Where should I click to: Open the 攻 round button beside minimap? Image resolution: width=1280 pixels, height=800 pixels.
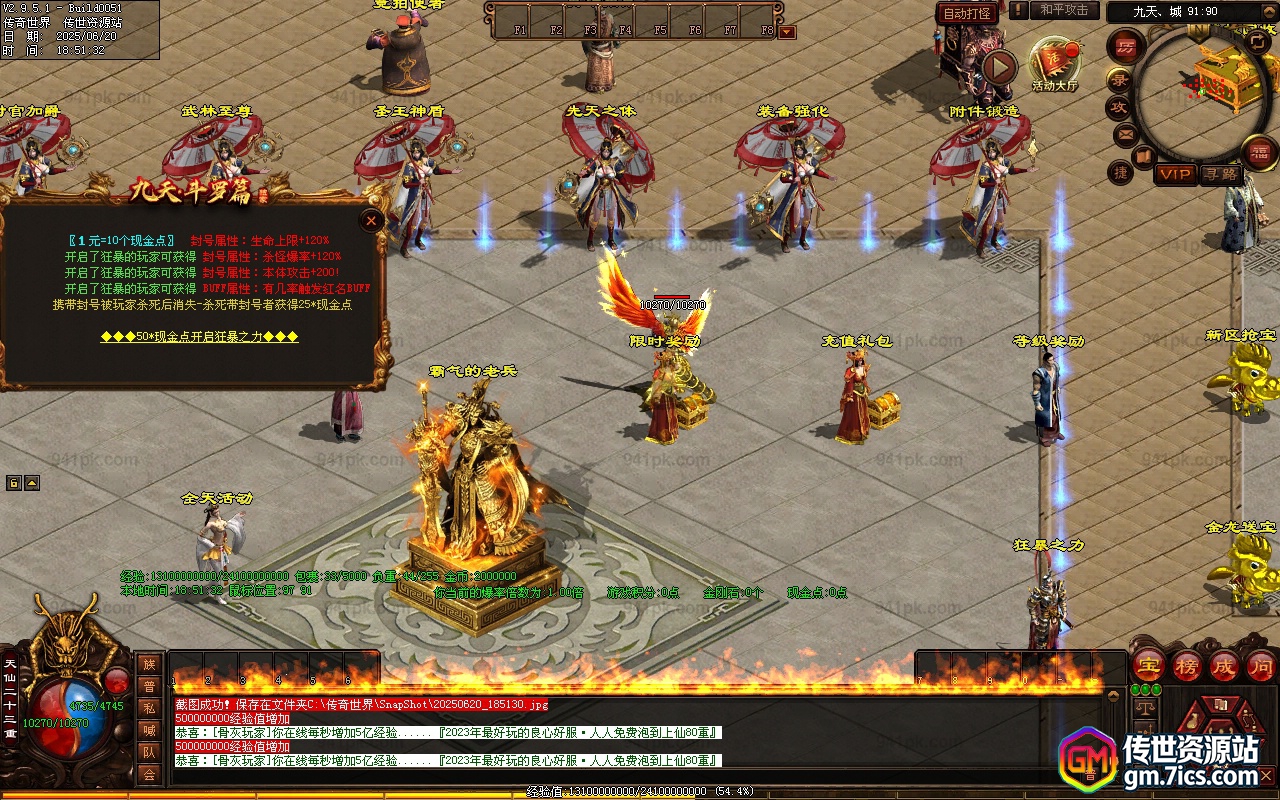tap(1118, 106)
